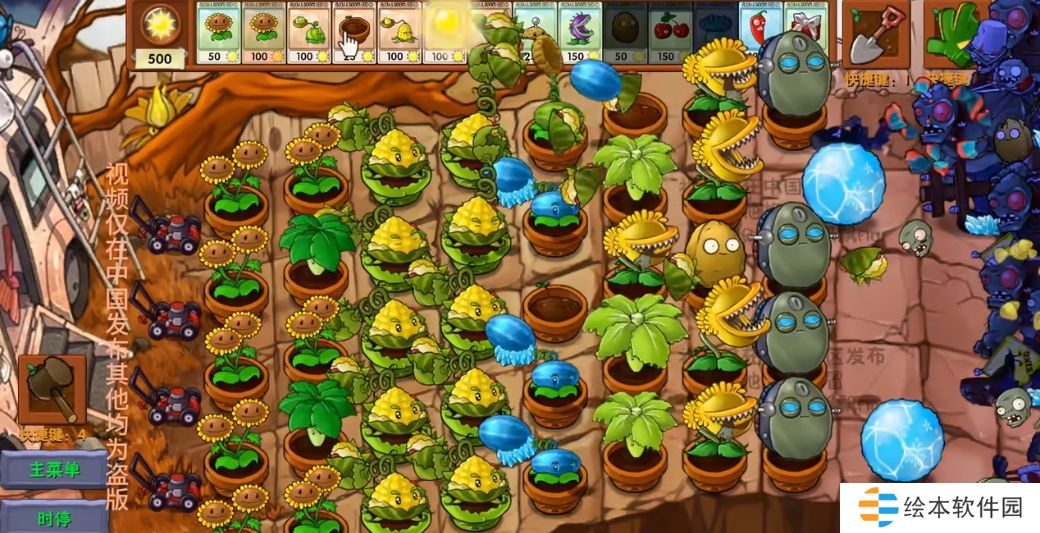The image size is (1040, 533).
Task: Click the 时停 time-stop button
Action: pos(54,518)
